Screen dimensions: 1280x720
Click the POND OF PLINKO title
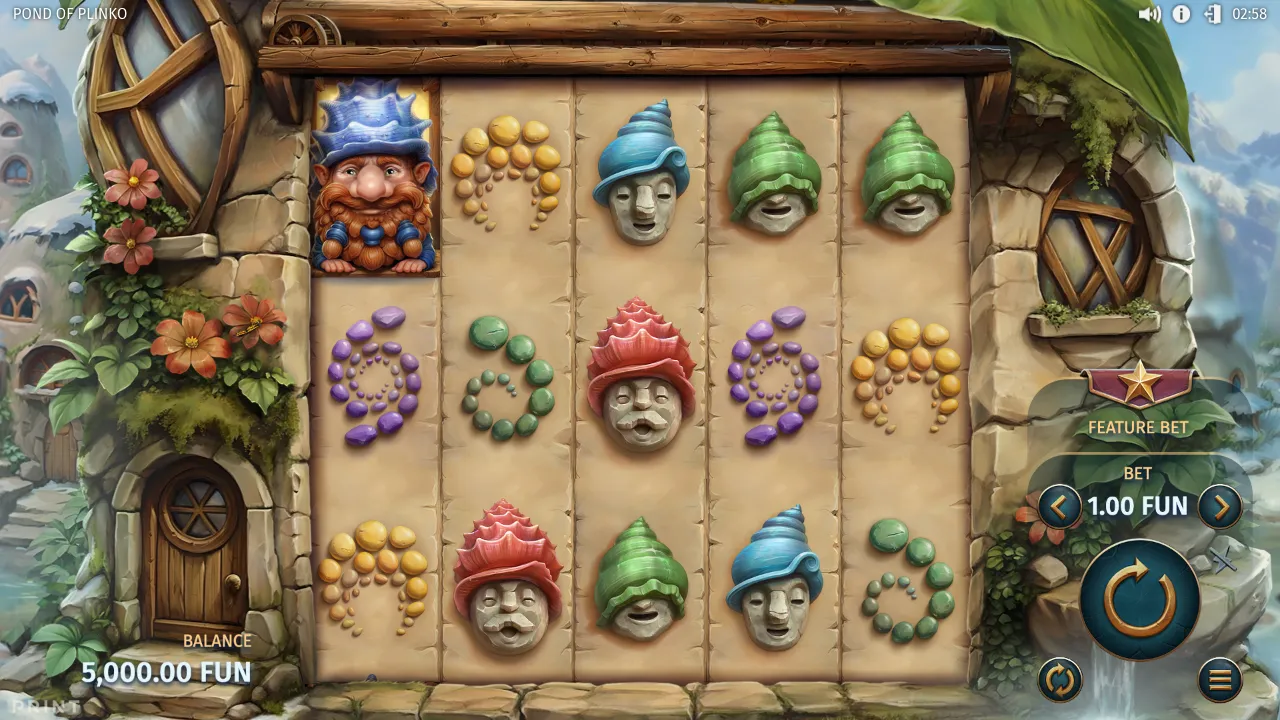tap(68, 14)
